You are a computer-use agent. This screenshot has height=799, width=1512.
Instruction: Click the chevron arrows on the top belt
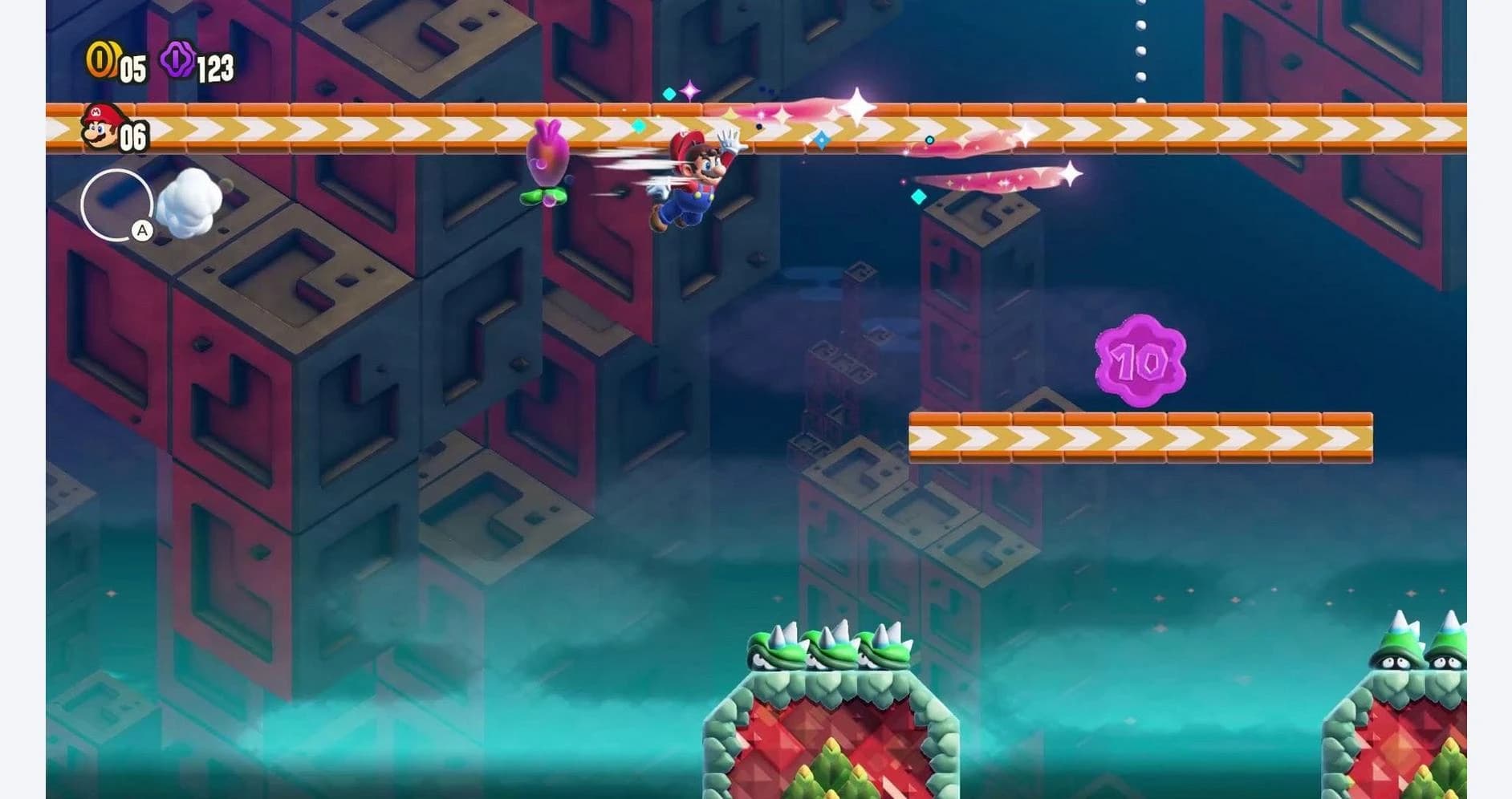361,130
